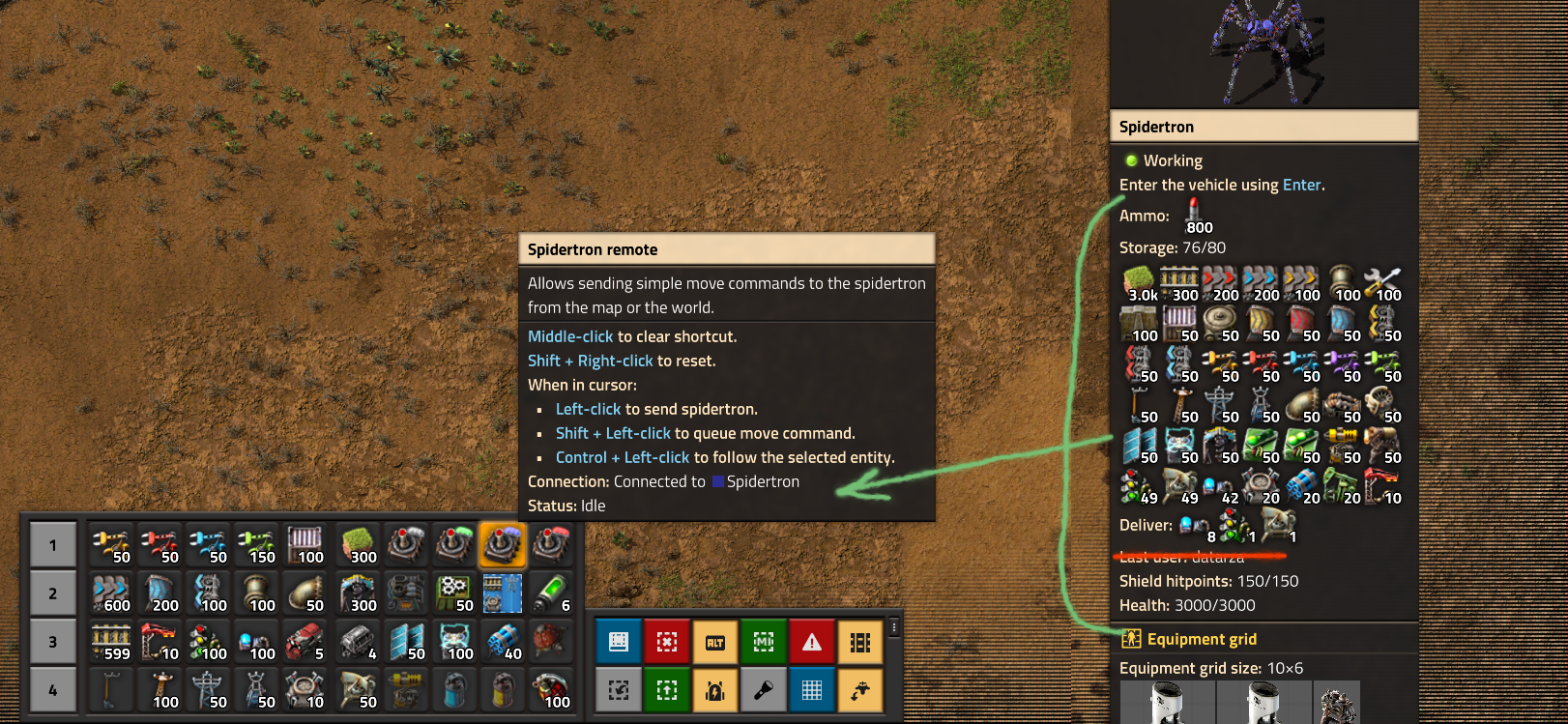
Task: Grab the red spidertron remote from the quickbar
Action: [551, 544]
